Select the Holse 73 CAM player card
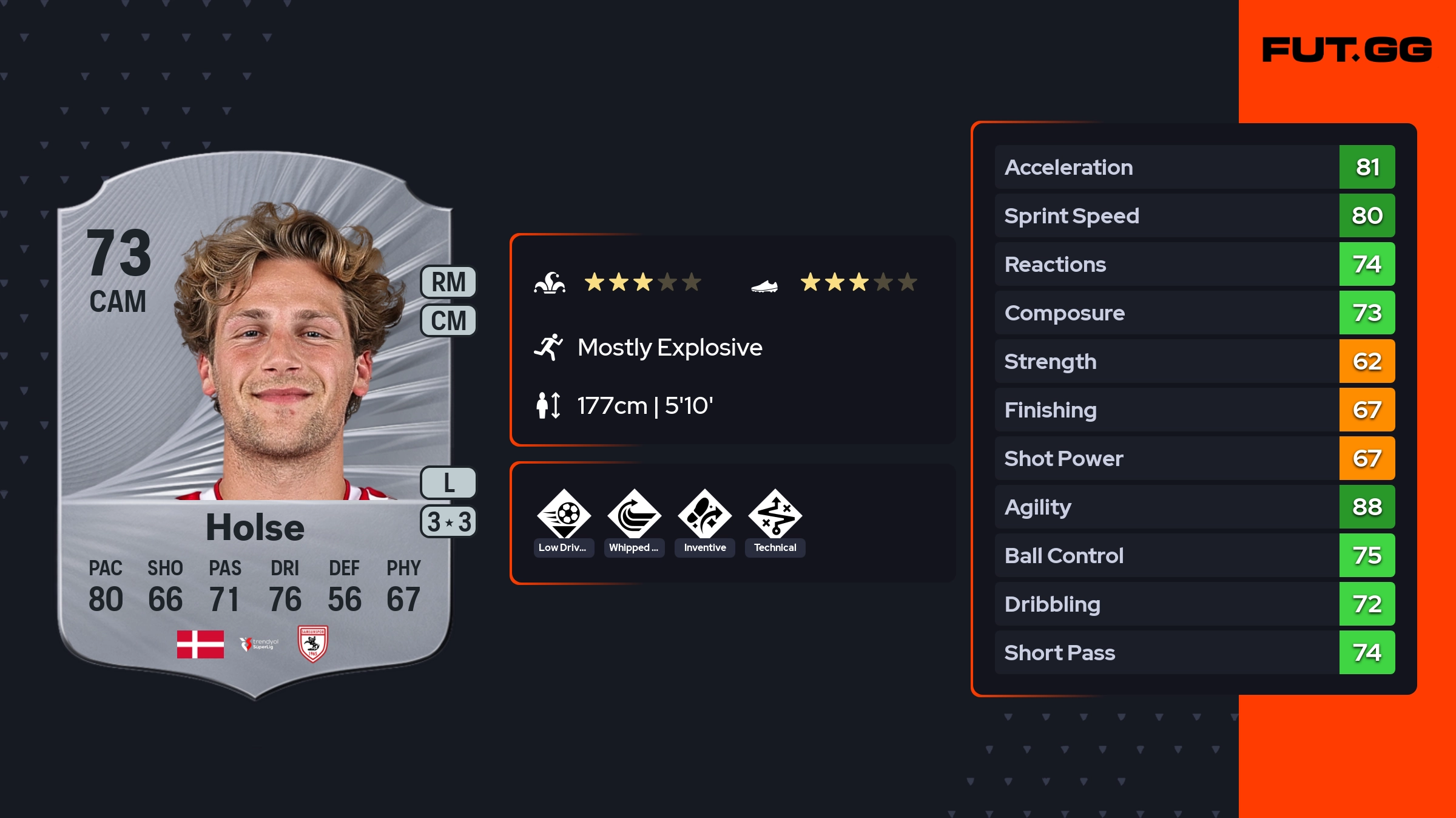 (255, 425)
